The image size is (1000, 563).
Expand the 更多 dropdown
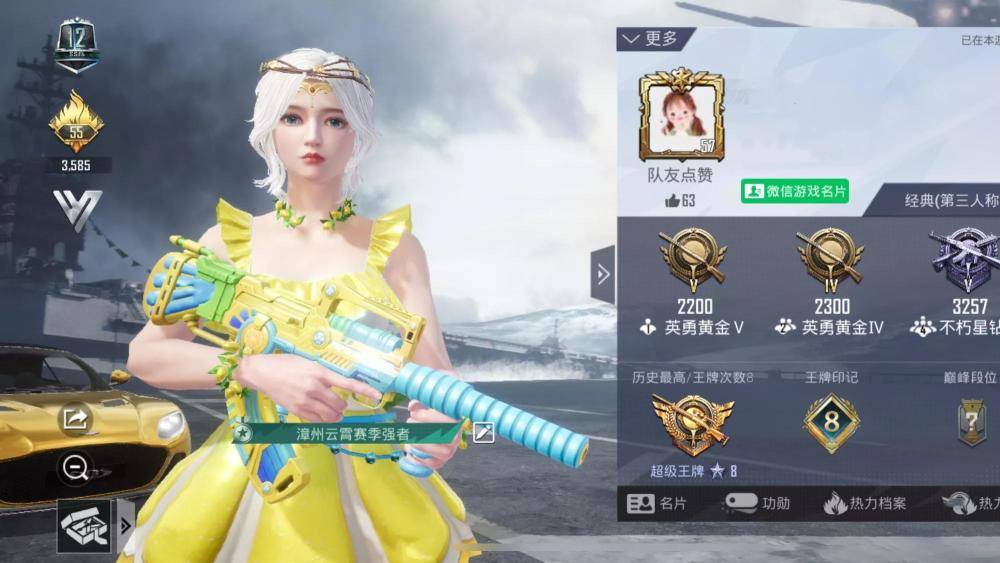(650, 39)
